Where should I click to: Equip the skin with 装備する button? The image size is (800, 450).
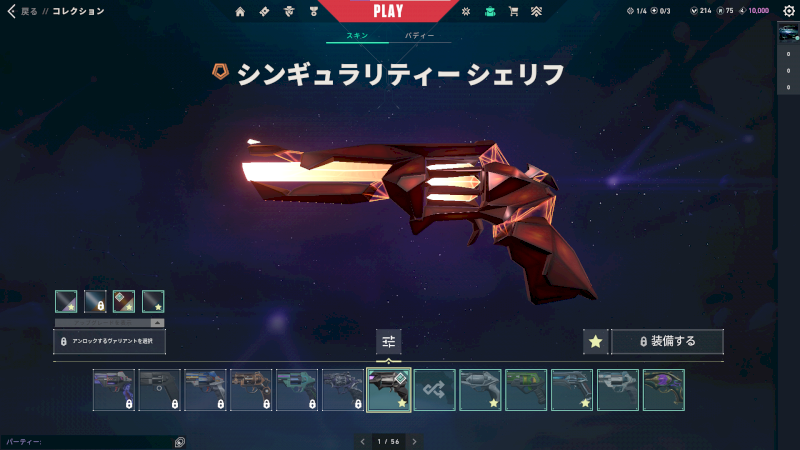point(667,341)
